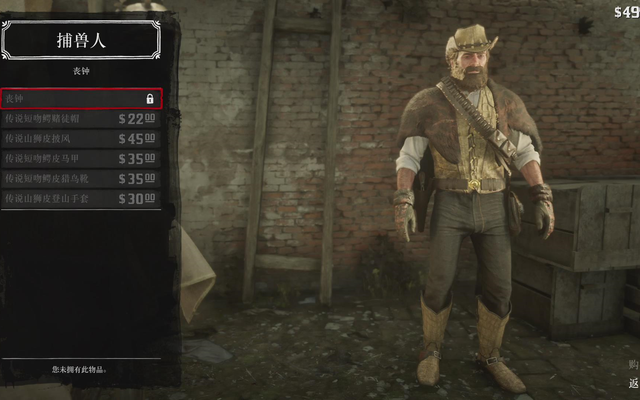Select the 传说山狮皮登山手套 gloves for $30

81,199
